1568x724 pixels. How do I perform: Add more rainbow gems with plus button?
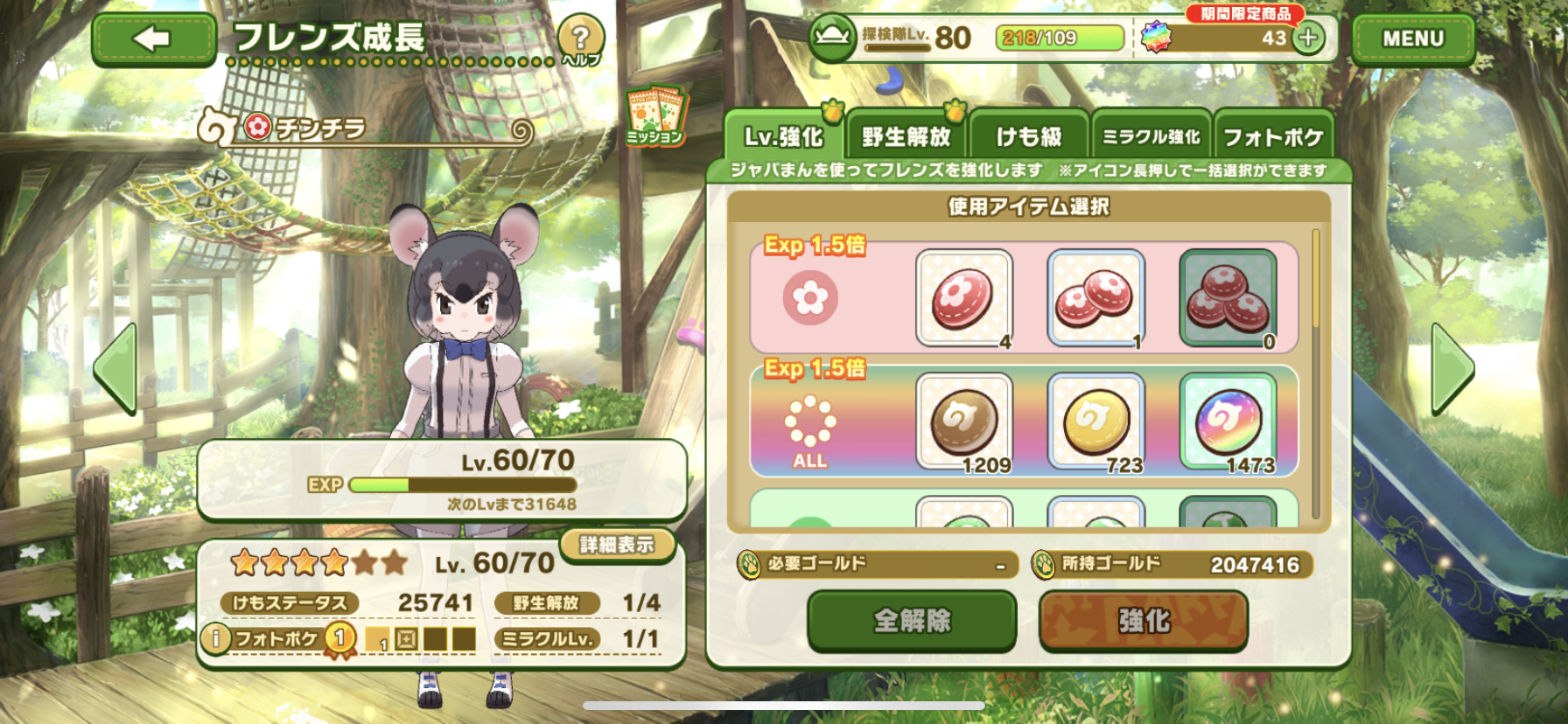coord(1308,38)
